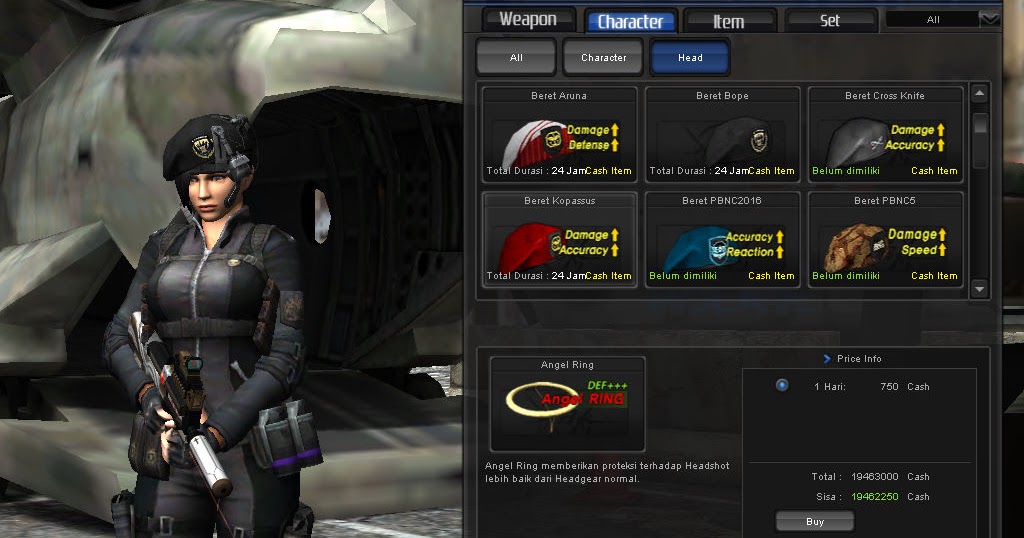Click the Angel Ring preview image
This screenshot has width=1024, height=538.
click(567, 404)
